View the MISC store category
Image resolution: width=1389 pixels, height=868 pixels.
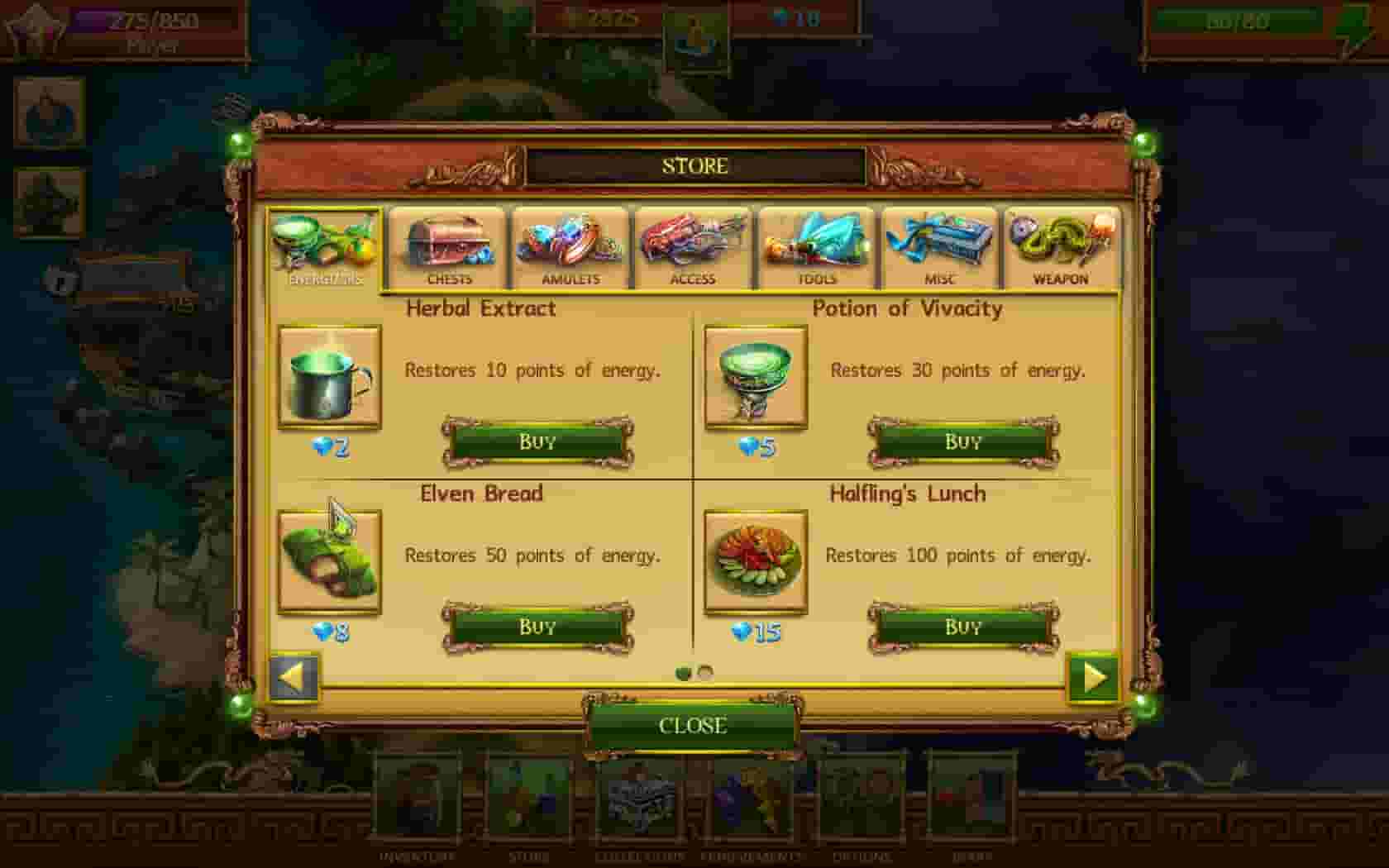[939, 248]
